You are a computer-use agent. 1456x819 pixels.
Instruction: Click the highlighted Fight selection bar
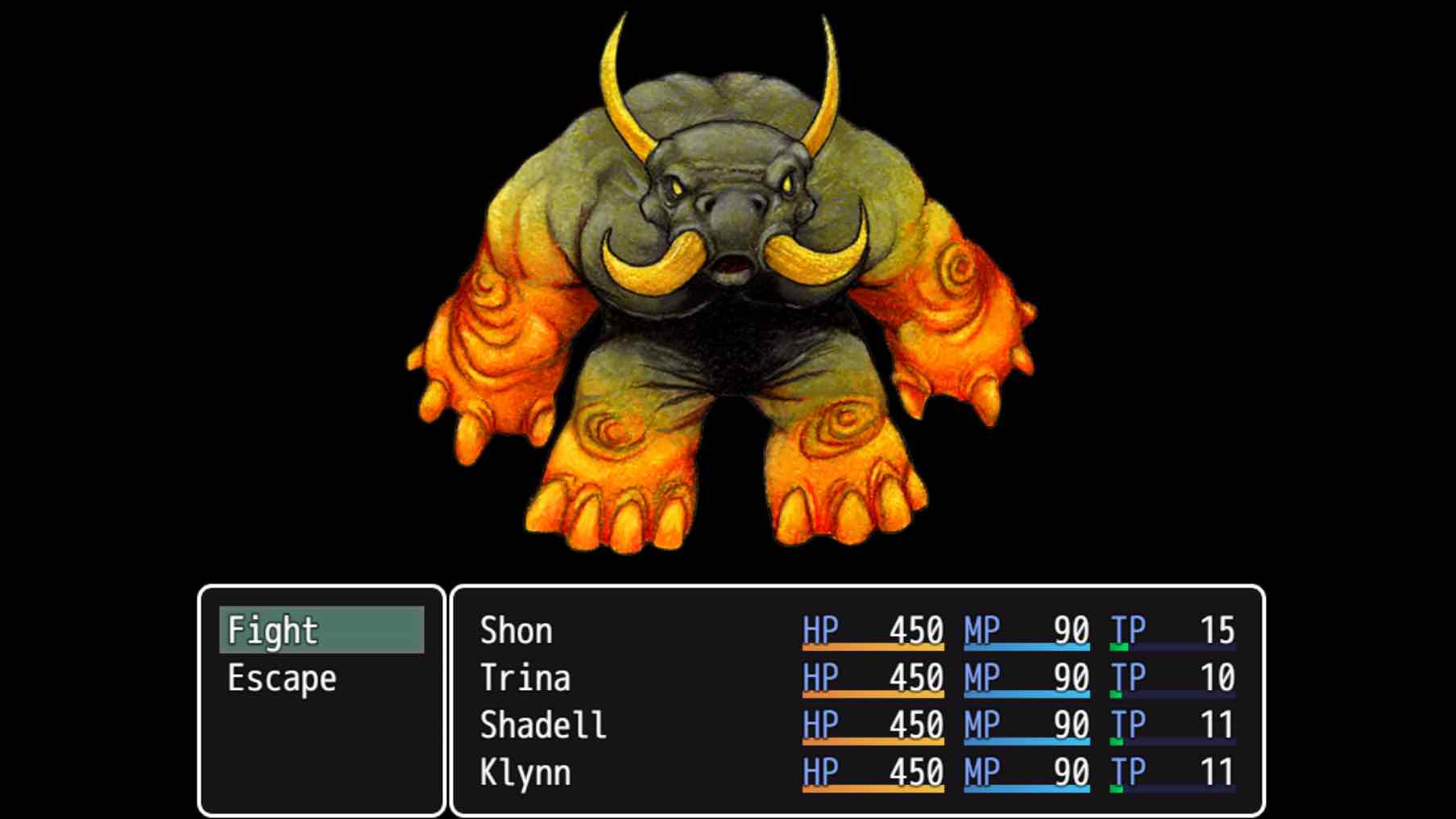coord(322,631)
